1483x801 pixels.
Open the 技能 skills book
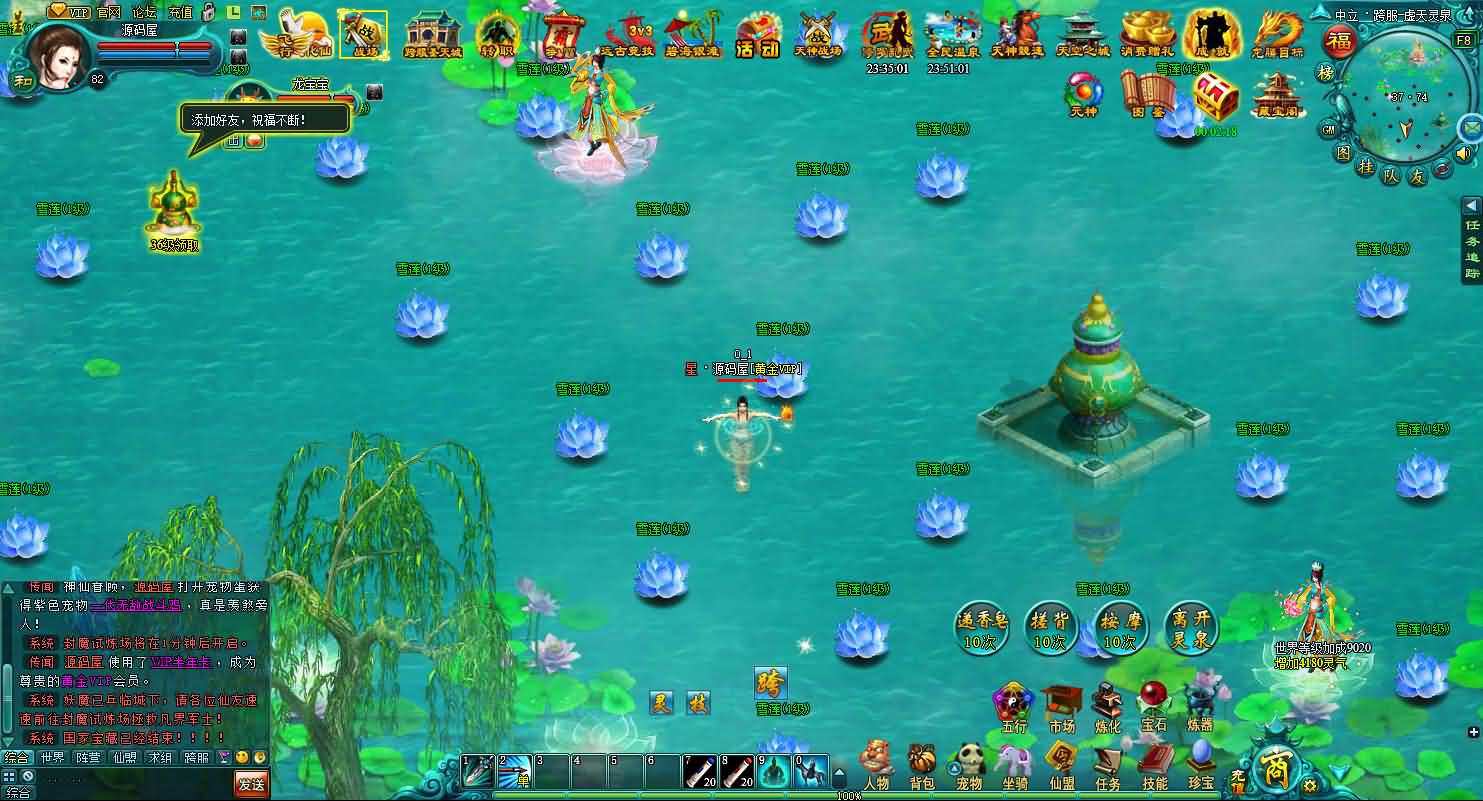pyautogui.click(x=1154, y=764)
